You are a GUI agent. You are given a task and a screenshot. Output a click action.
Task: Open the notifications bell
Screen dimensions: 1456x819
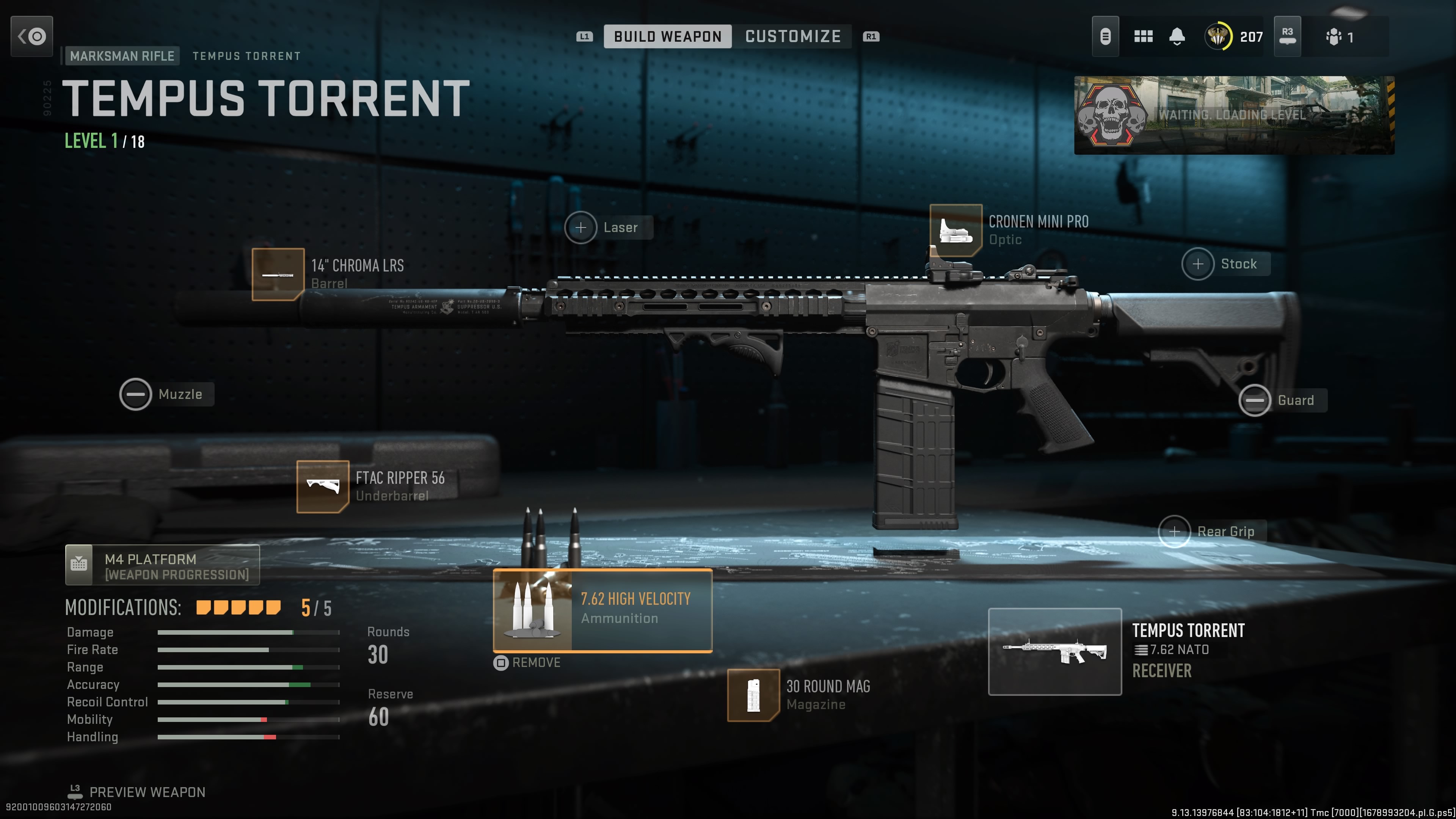point(1177,37)
